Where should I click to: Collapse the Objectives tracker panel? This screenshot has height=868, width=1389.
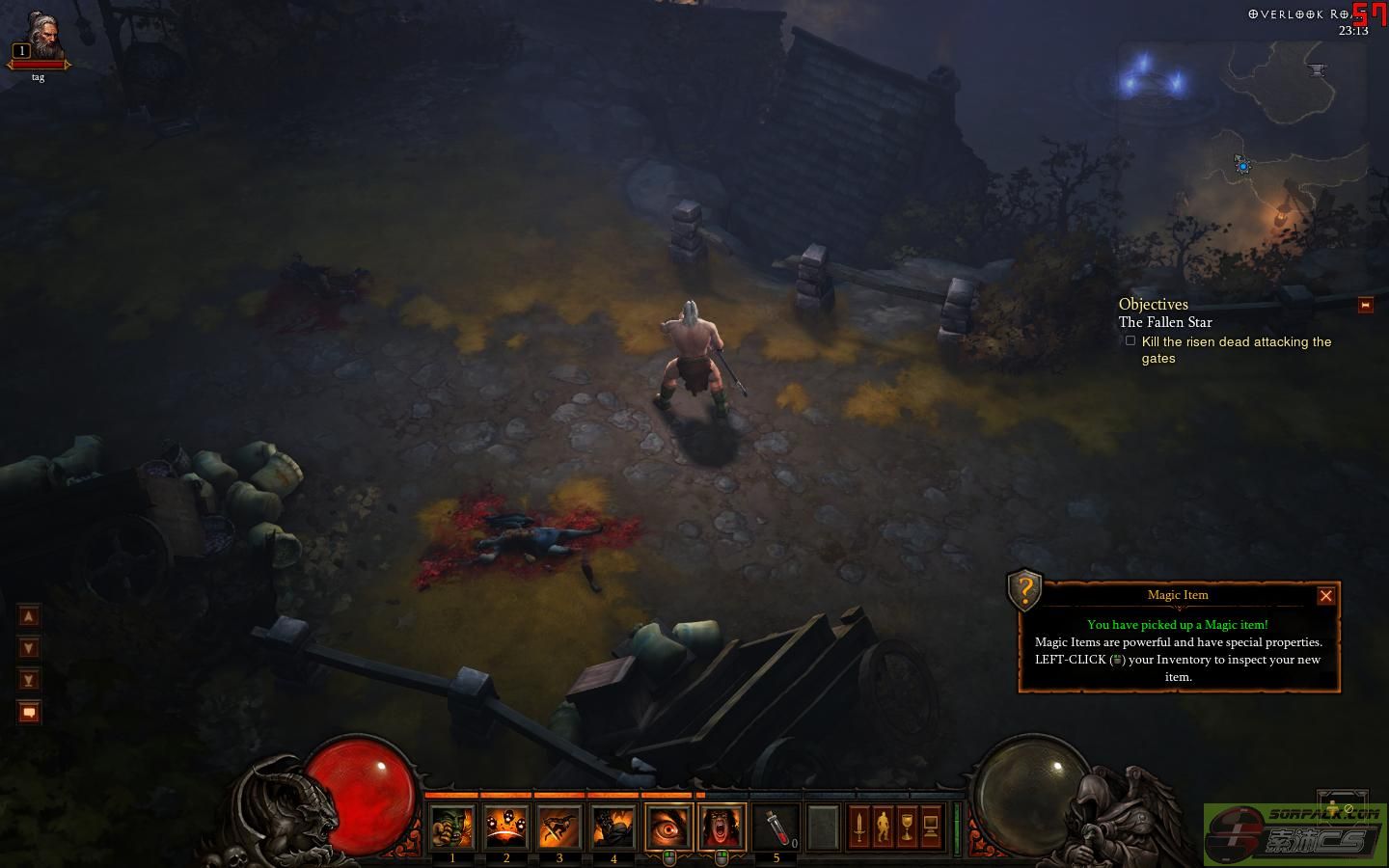pos(1365,305)
